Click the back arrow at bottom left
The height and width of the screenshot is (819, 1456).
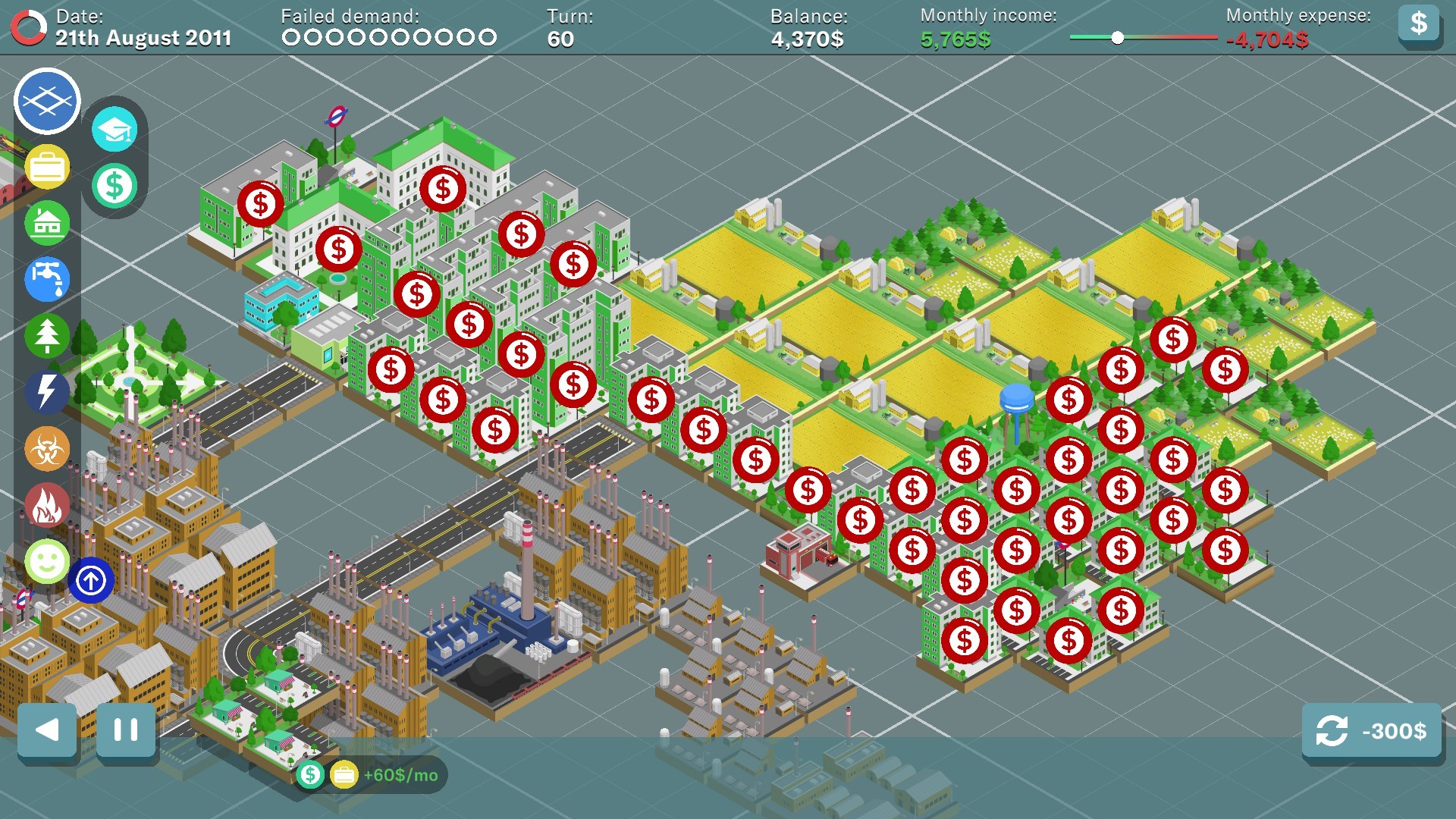pyautogui.click(x=47, y=731)
